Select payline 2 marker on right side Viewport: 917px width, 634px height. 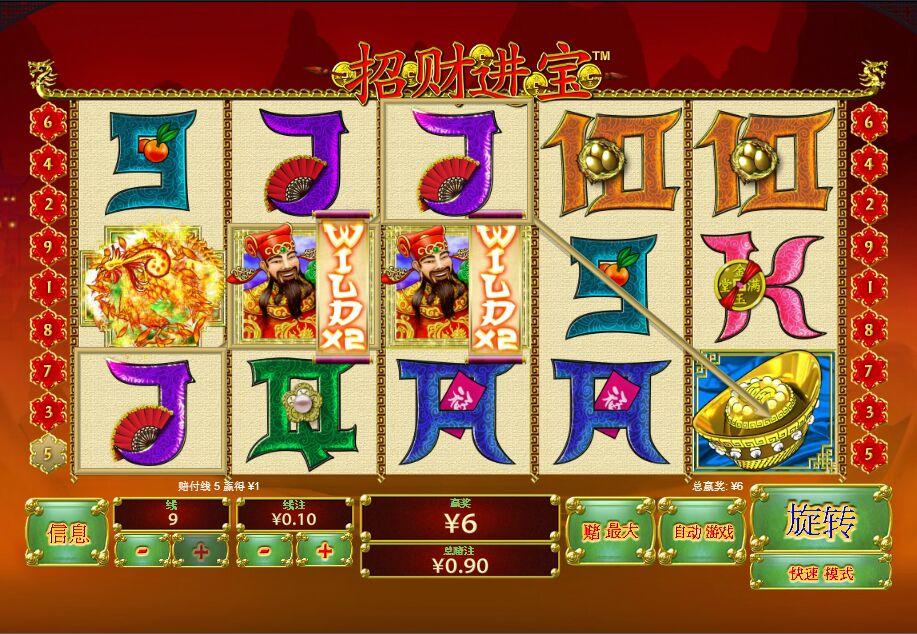(x=869, y=201)
